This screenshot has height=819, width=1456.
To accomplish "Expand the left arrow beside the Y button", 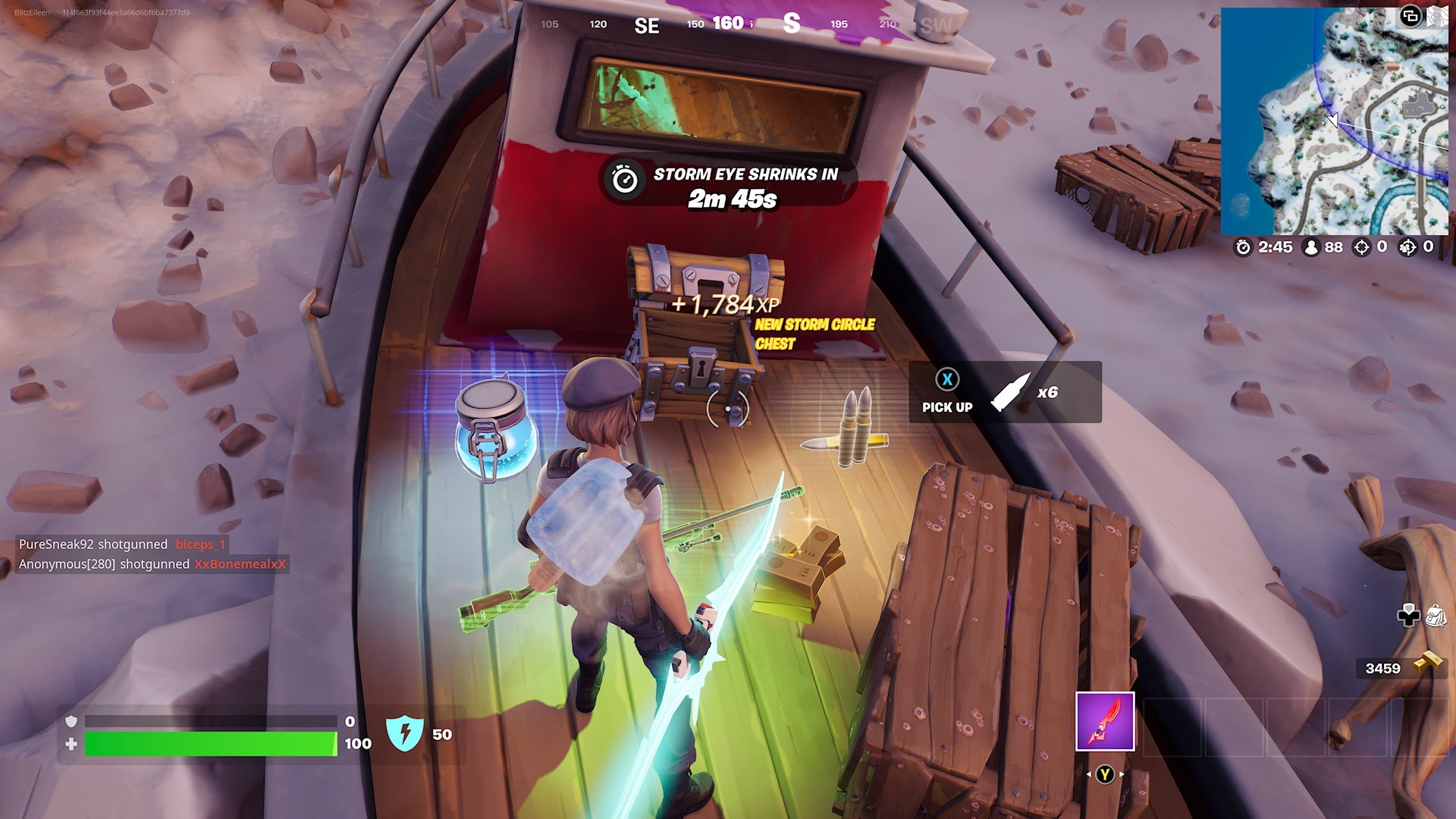I will pyautogui.click(x=1089, y=774).
